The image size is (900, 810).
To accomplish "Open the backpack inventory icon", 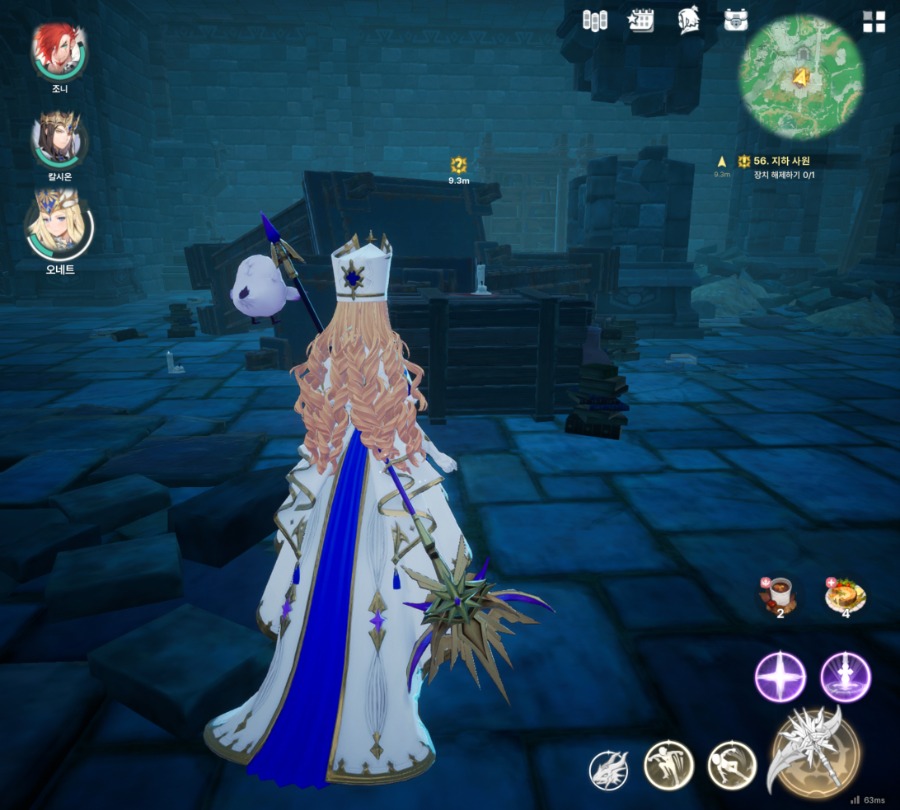I will (737, 20).
